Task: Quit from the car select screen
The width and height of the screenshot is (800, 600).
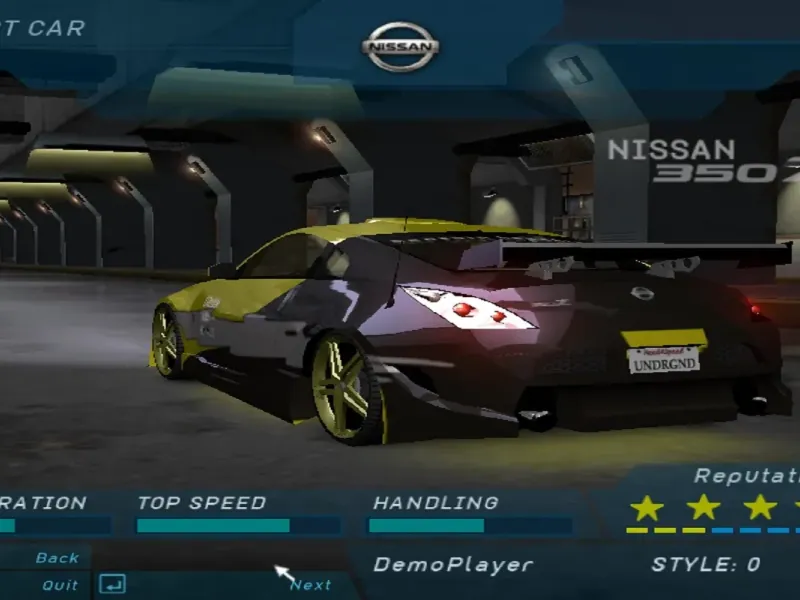Action: (60, 585)
